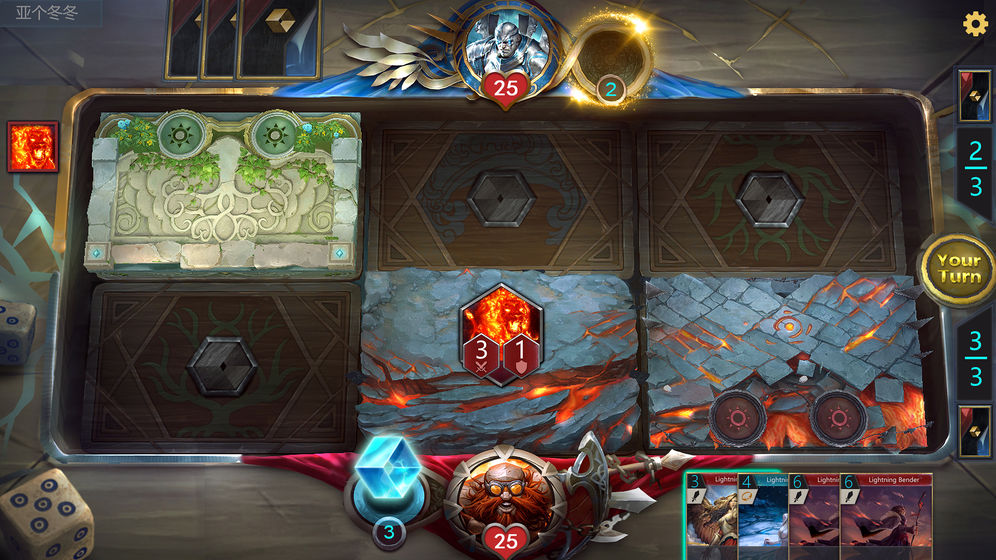Pick the blue 4-cost card in hand
This screenshot has height=560, width=996.
pos(762,516)
